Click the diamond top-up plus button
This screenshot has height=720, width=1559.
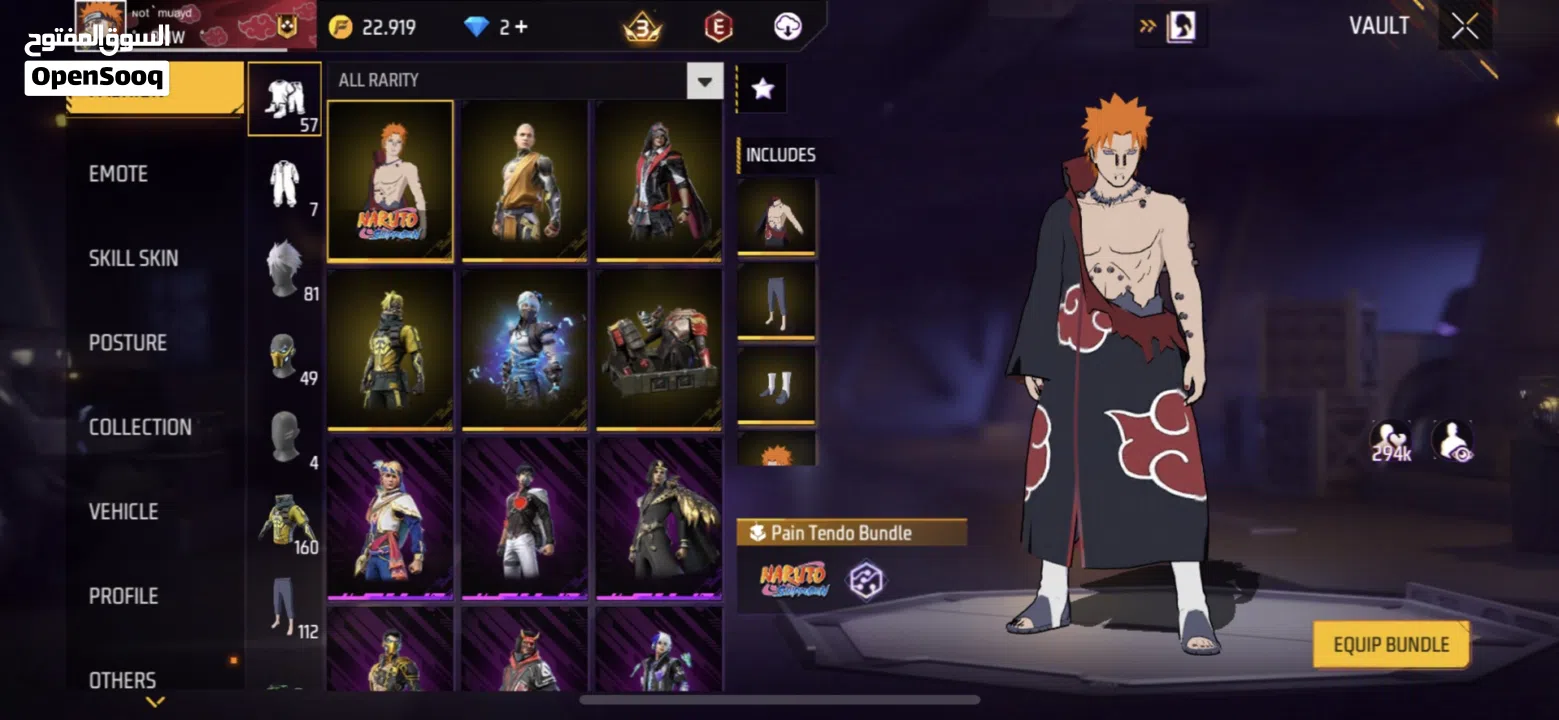pyautogui.click(x=520, y=27)
